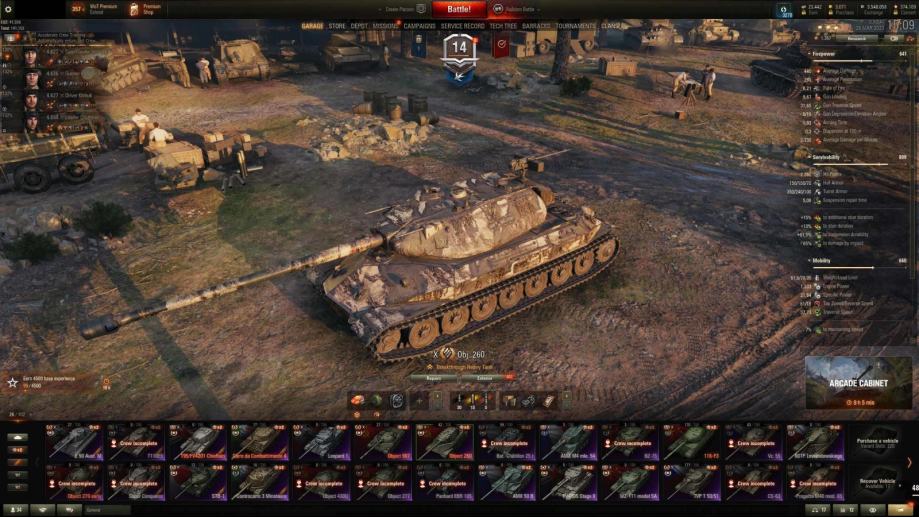Open the Store tab
The height and width of the screenshot is (517, 919).
pos(337,26)
